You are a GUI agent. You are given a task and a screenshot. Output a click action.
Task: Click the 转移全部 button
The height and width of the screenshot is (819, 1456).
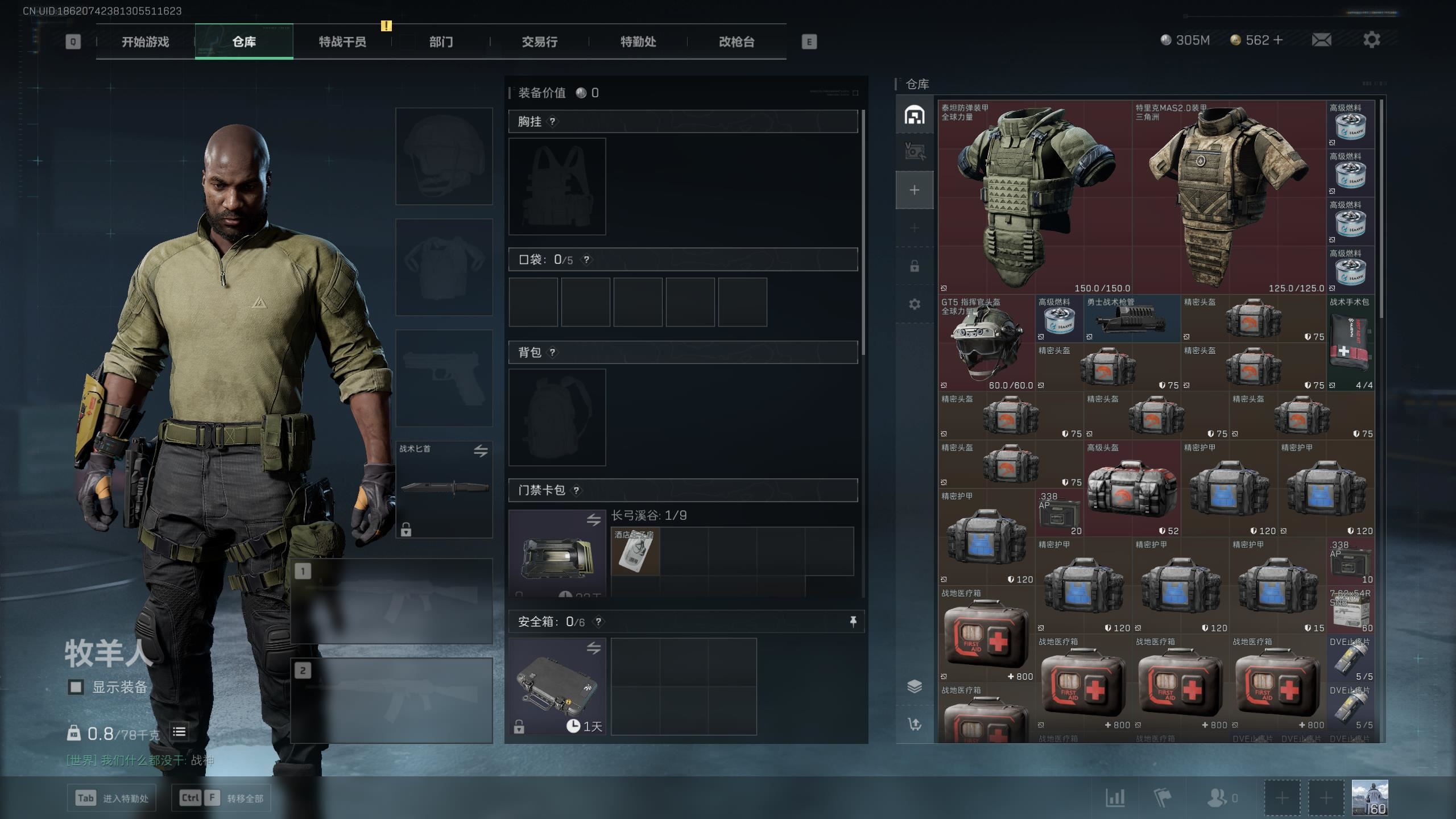click(x=221, y=798)
